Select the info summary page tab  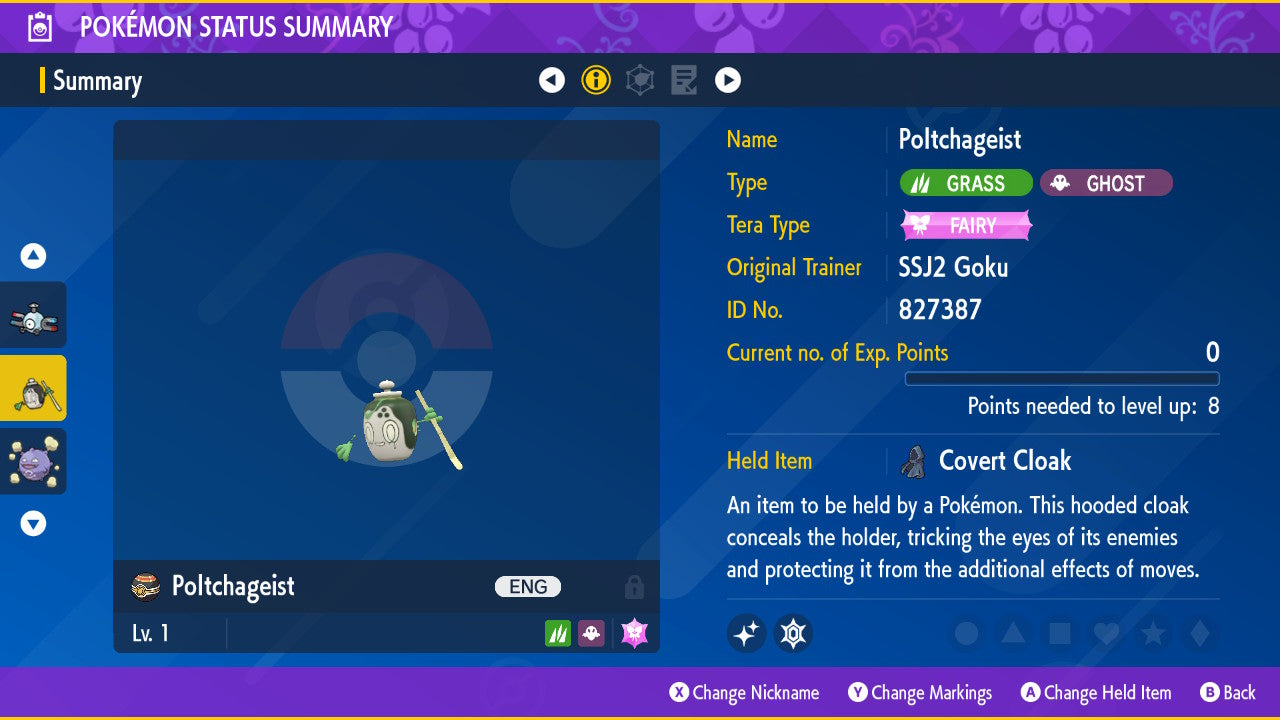click(x=596, y=80)
